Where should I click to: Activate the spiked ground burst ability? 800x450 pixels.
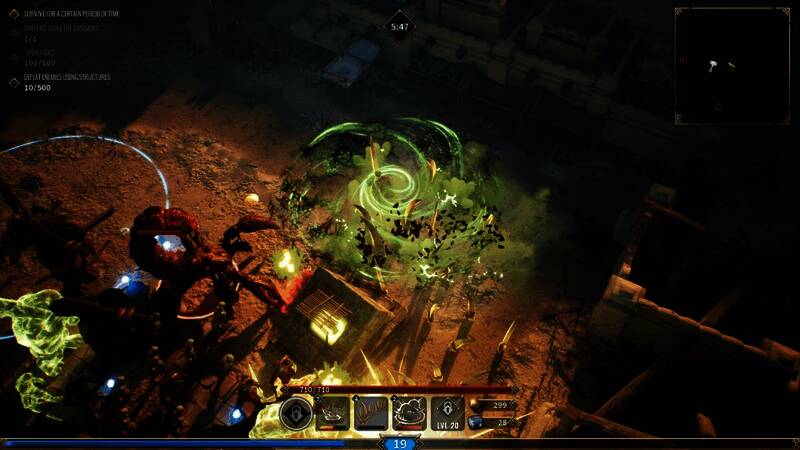[x=333, y=413]
